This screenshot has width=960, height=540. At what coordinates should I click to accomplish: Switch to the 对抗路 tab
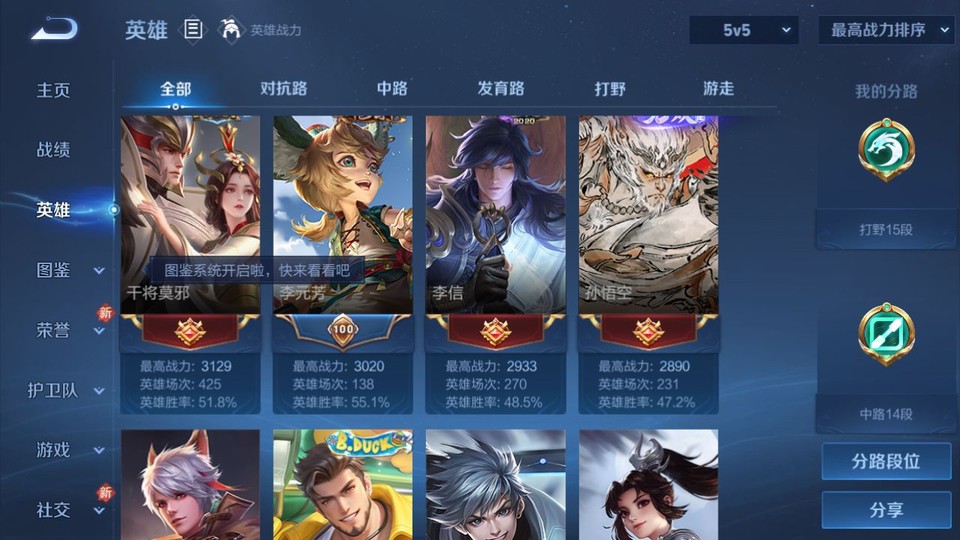point(283,88)
